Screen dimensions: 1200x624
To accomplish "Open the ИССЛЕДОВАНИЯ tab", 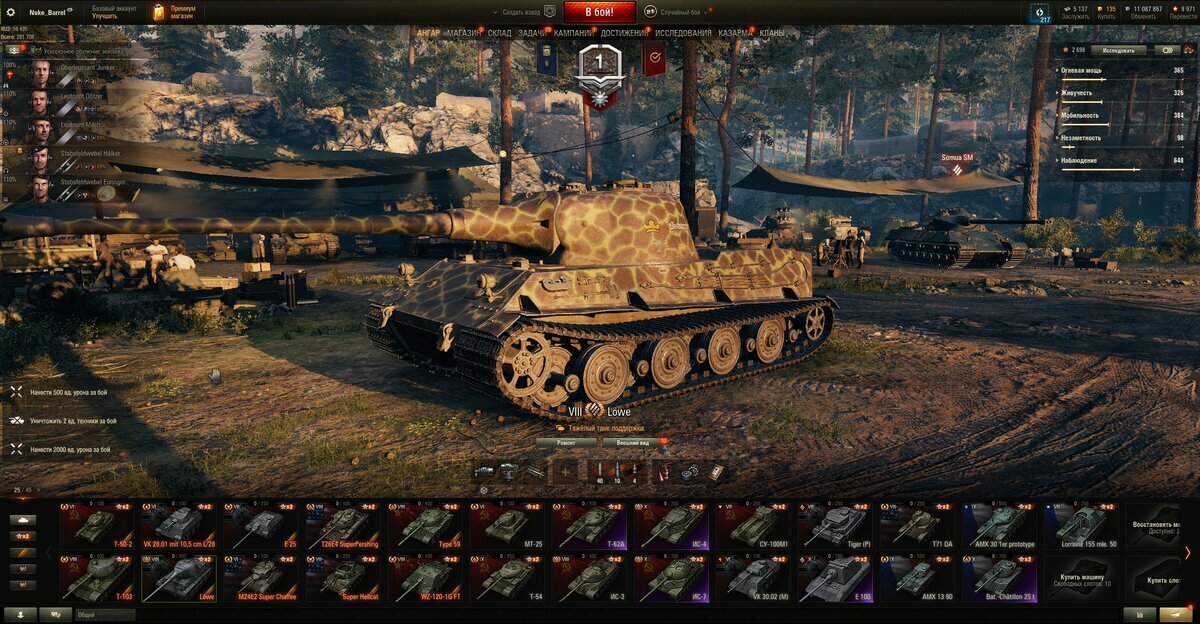I will (x=684, y=33).
